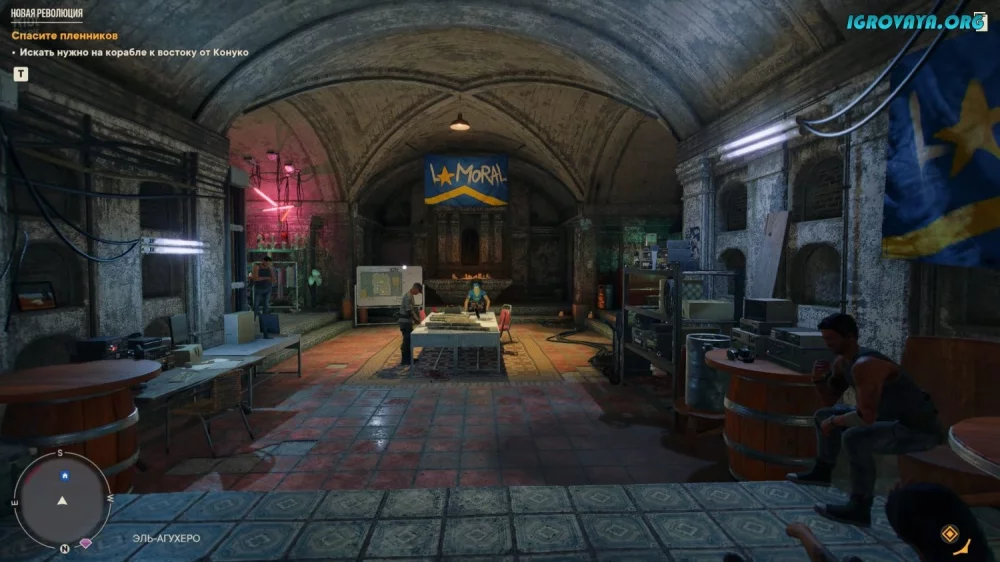Click the pink gem marker beside minimap
This screenshot has width=1000, height=562.
pyautogui.click(x=86, y=543)
